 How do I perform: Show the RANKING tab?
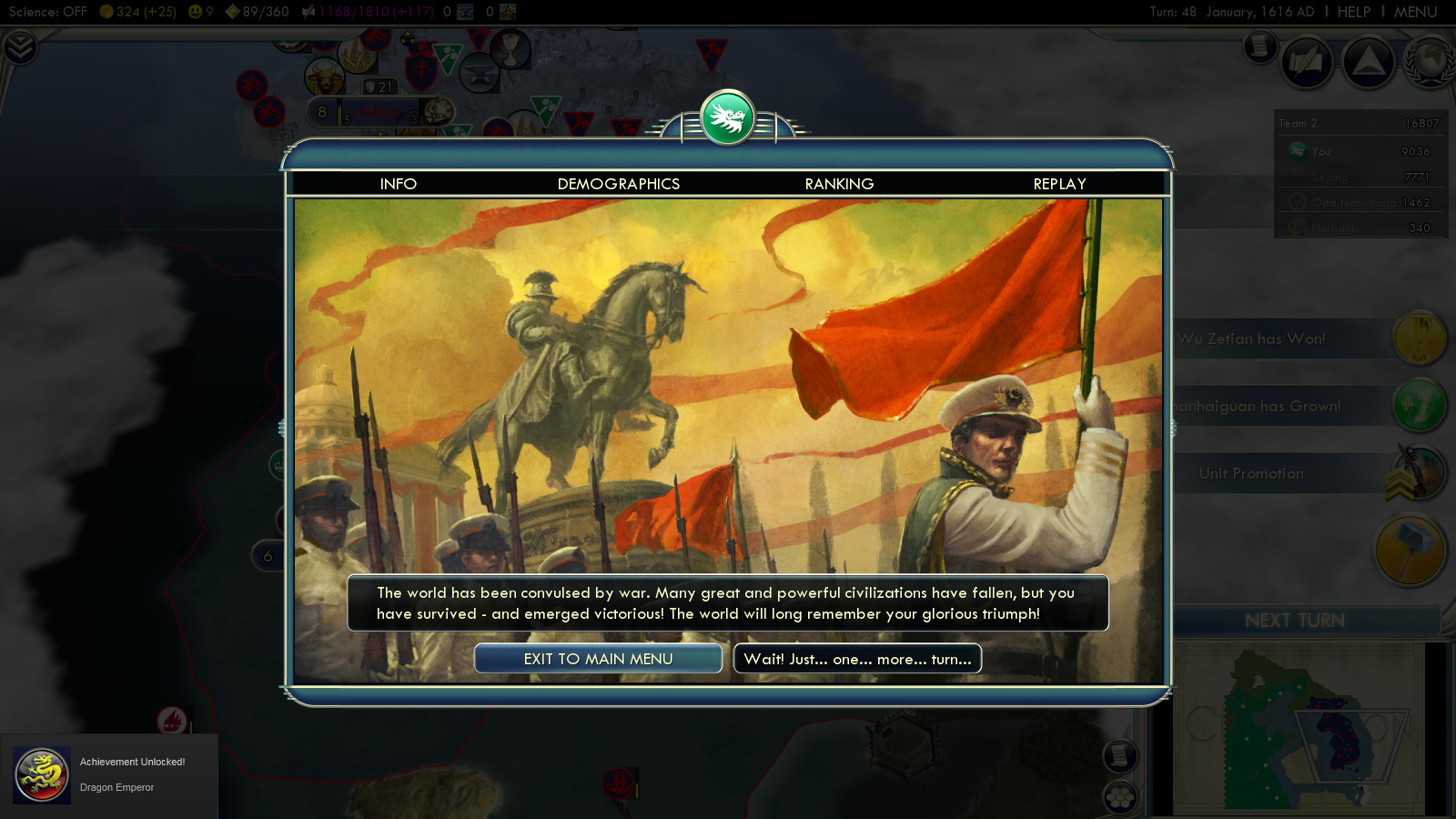click(839, 184)
